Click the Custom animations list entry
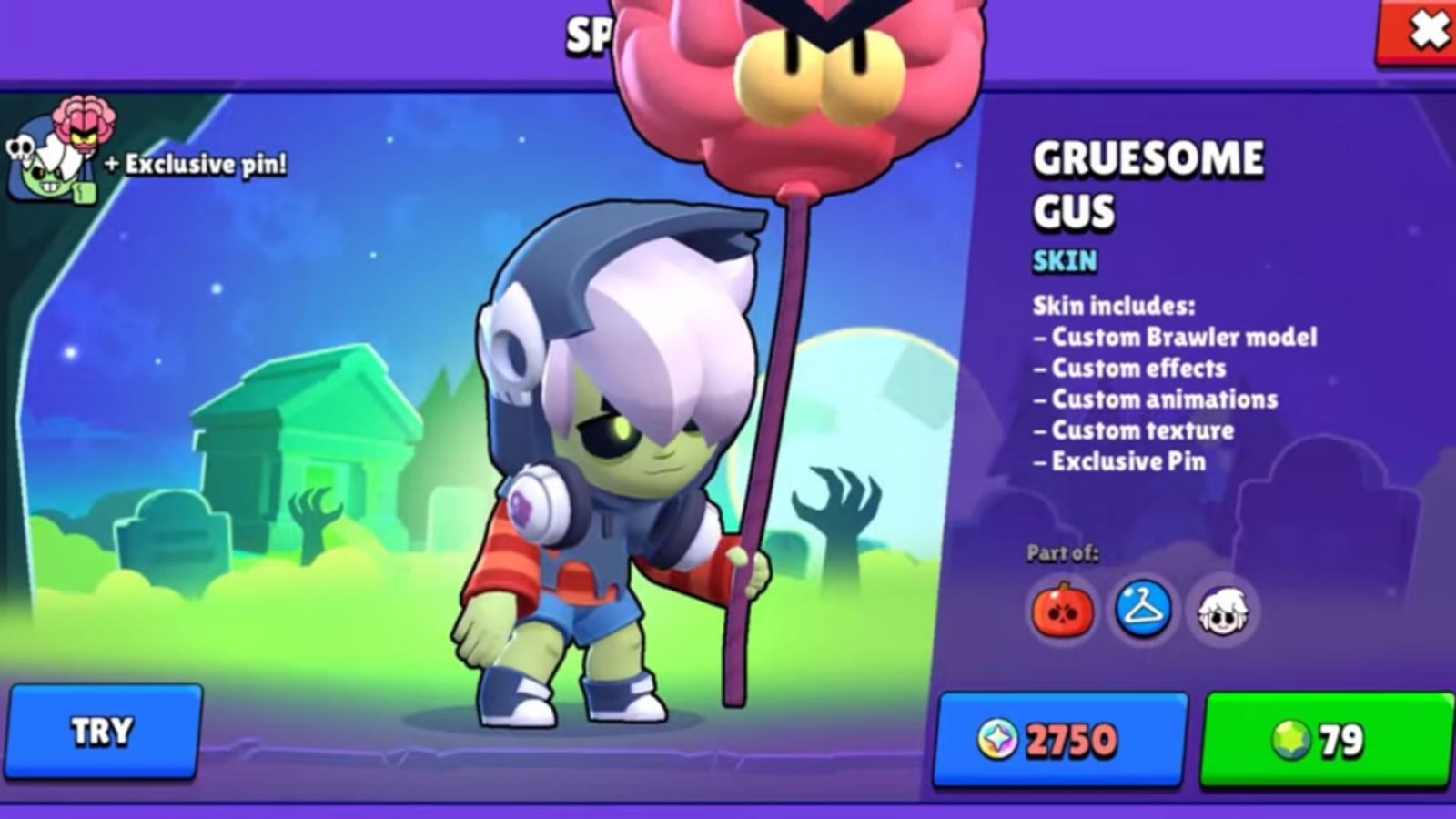 1156,399
